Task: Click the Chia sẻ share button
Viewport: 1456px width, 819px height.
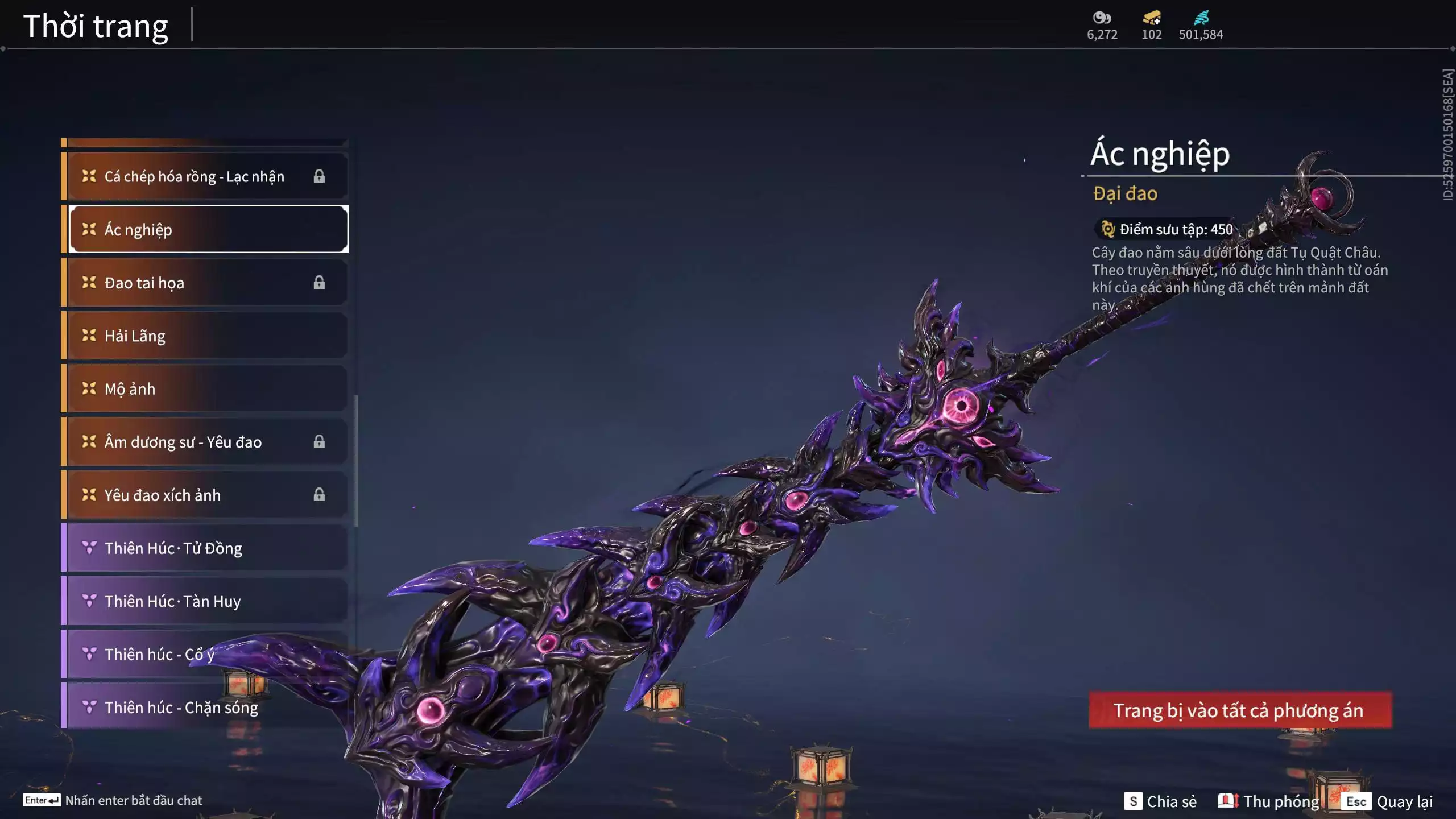Action: point(1160,801)
